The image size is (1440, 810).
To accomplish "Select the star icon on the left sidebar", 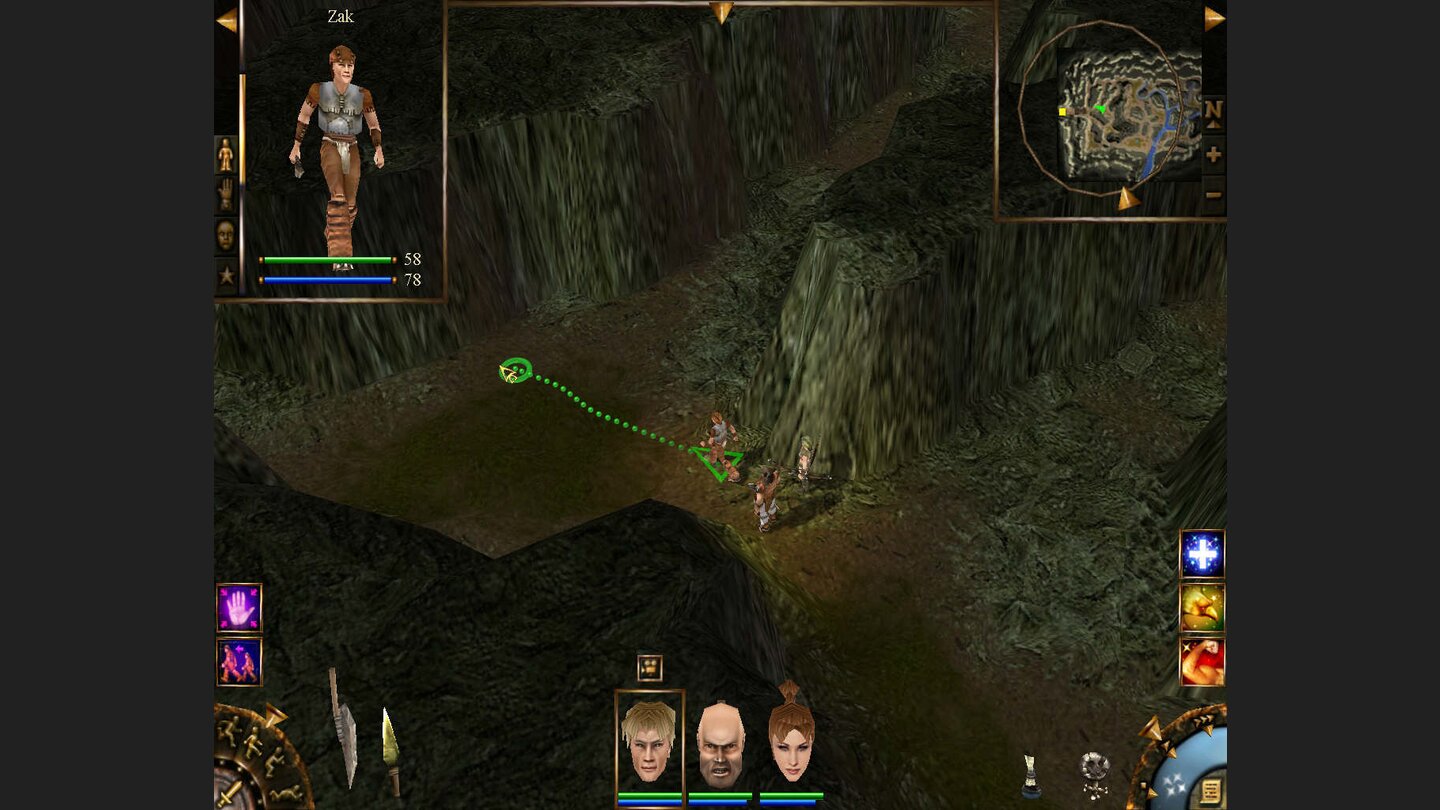I will pyautogui.click(x=226, y=270).
